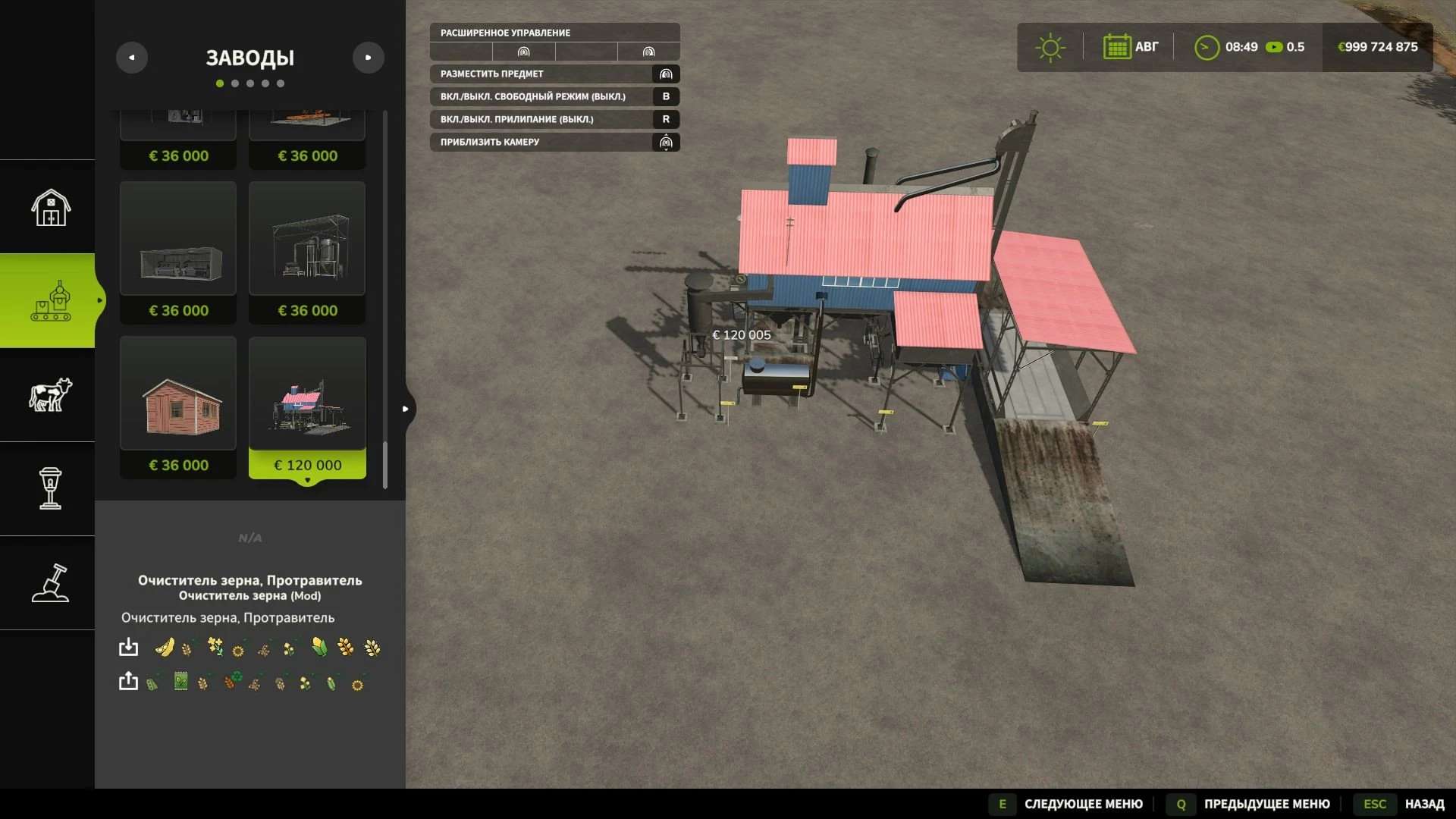Select the factories production category
This screenshot has height=819, width=1456.
coord(50,301)
